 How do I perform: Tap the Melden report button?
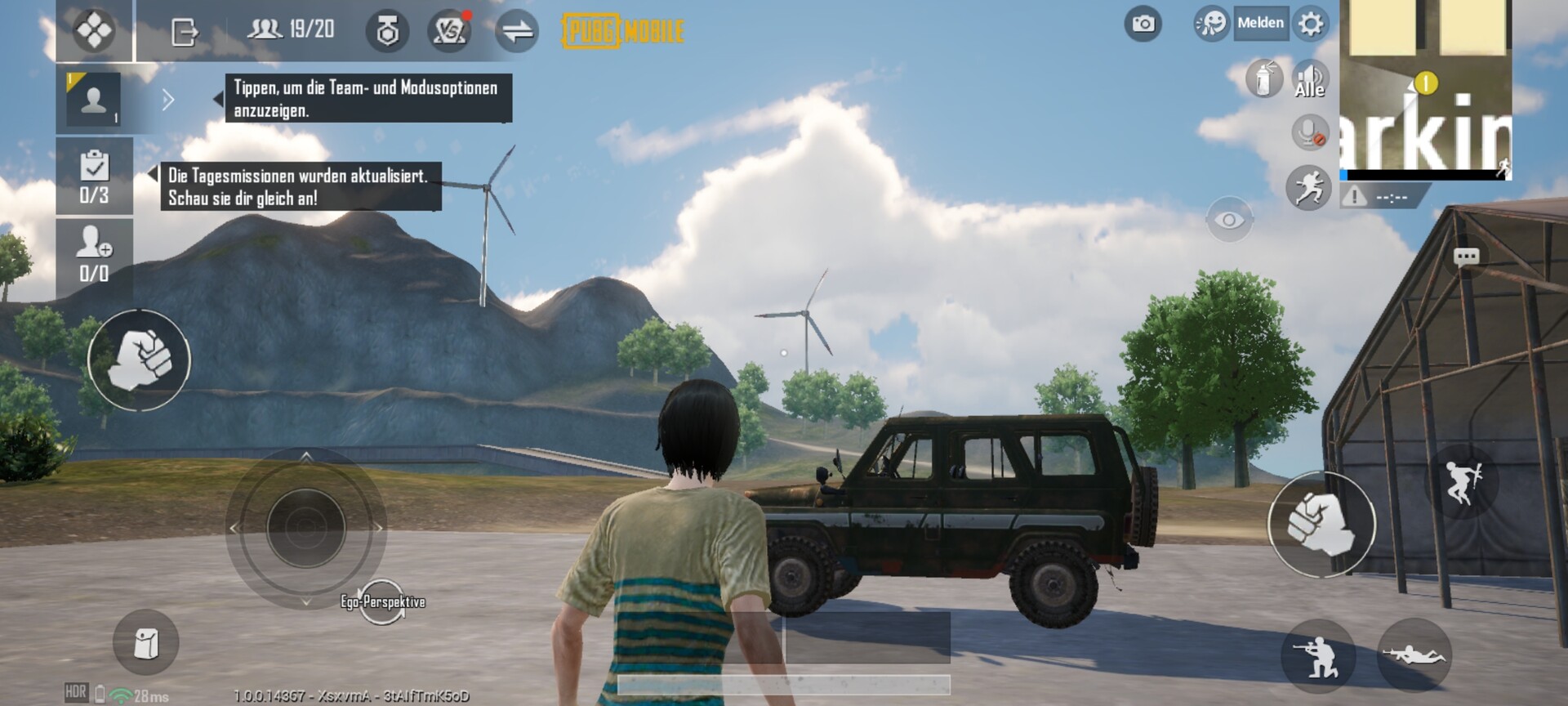click(x=1259, y=24)
